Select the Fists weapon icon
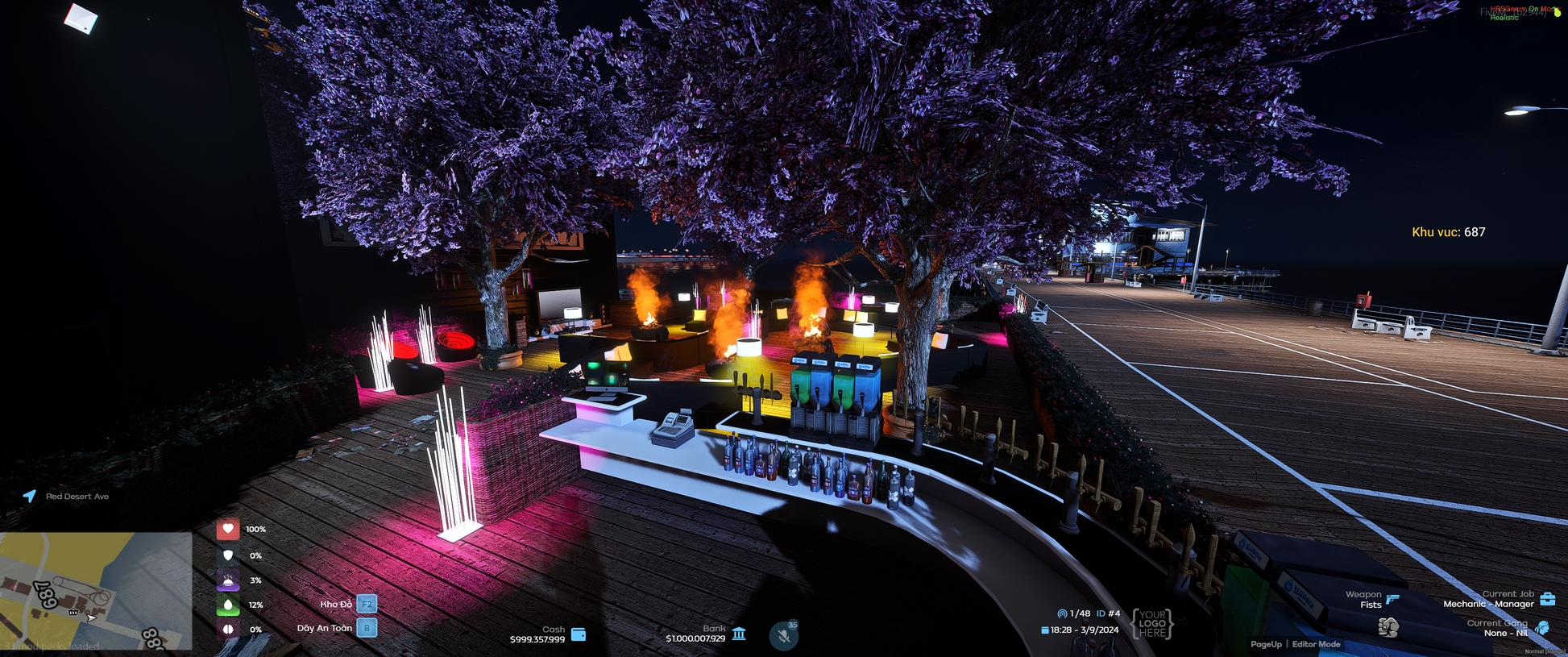The height and width of the screenshot is (657, 1568). point(1388,626)
